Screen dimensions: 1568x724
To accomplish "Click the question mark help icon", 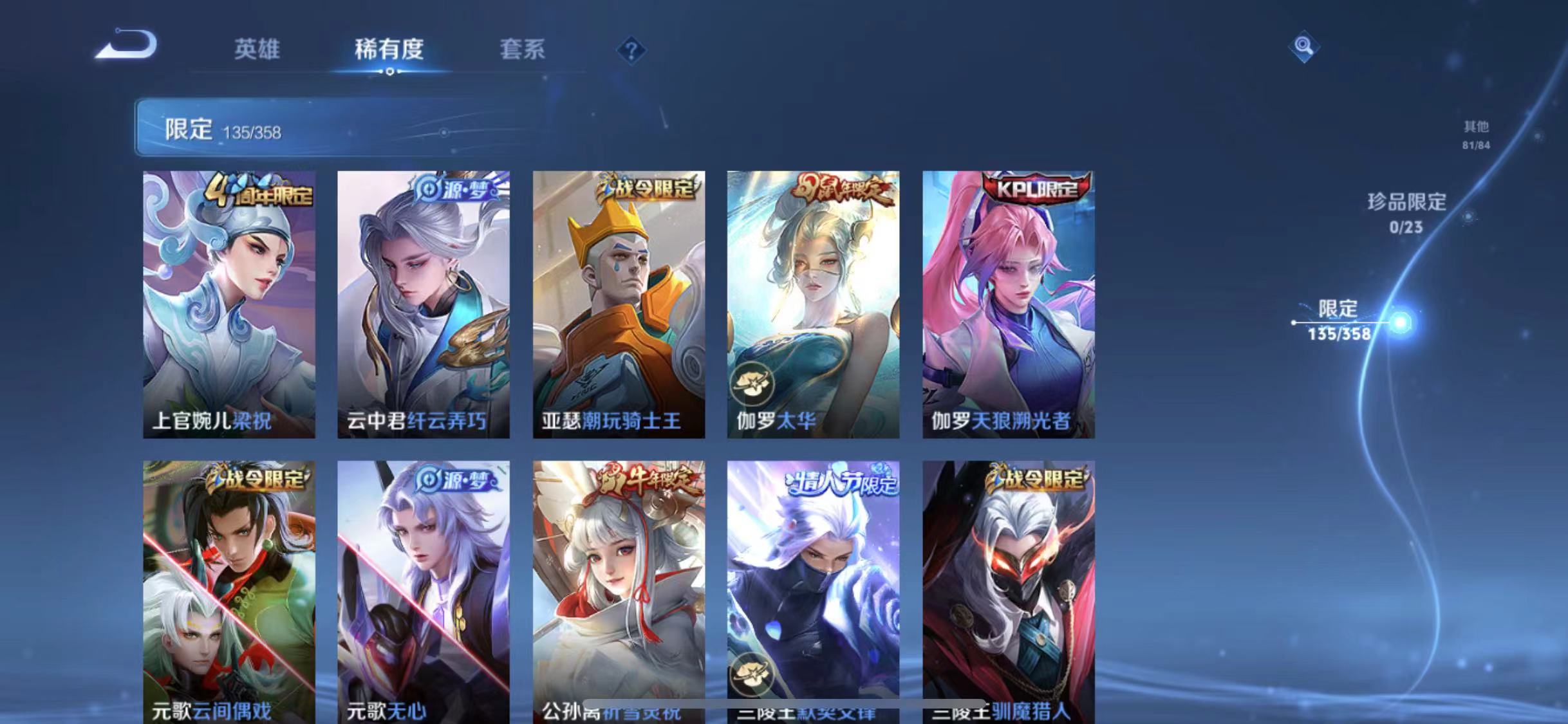I will (x=633, y=50).
